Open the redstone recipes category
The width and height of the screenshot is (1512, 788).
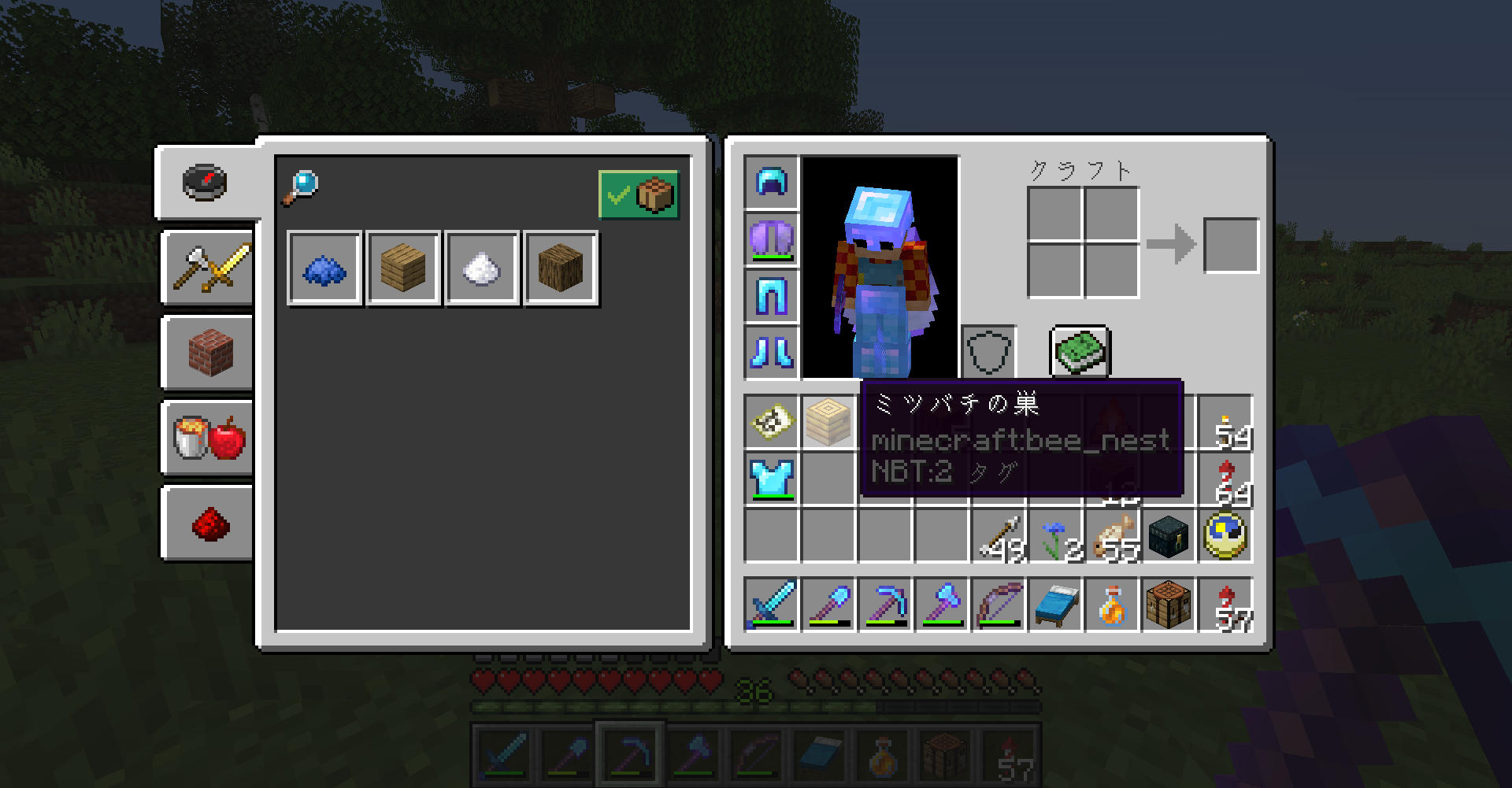point(206,523)
